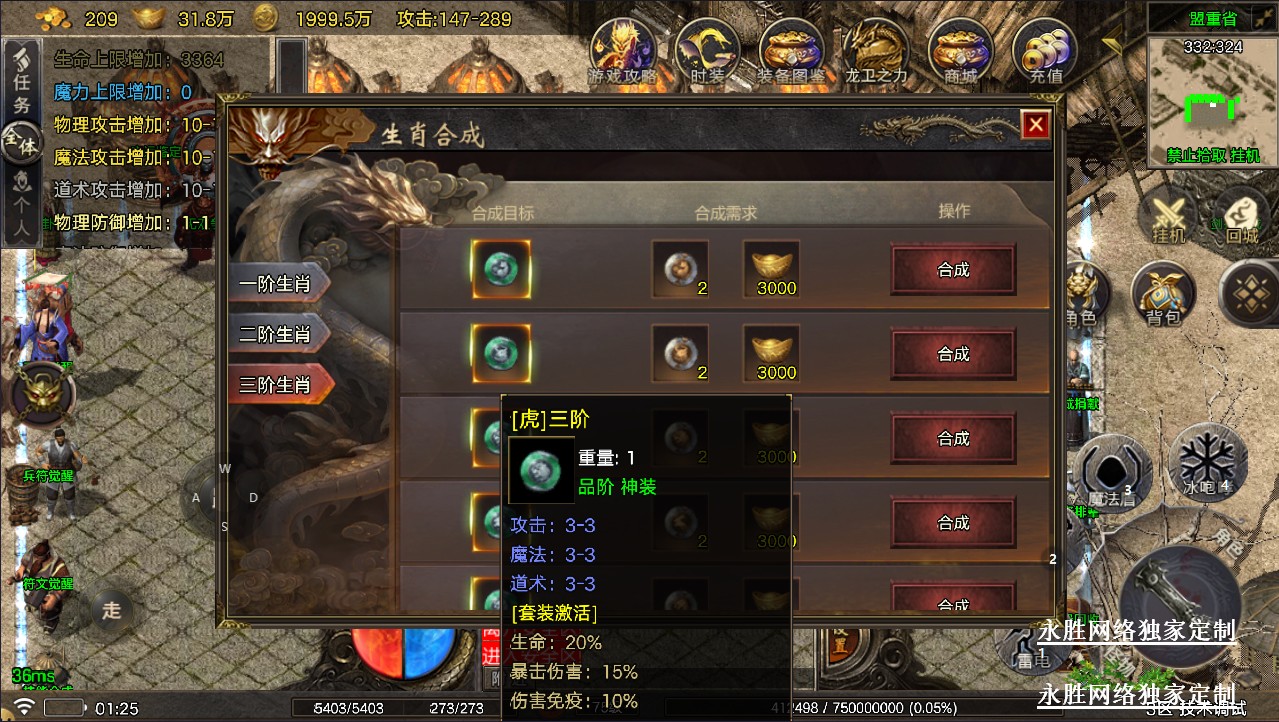Open the 背包 backpack
This screenshot has height=722, width=1279.
[x=1163, y=296]
